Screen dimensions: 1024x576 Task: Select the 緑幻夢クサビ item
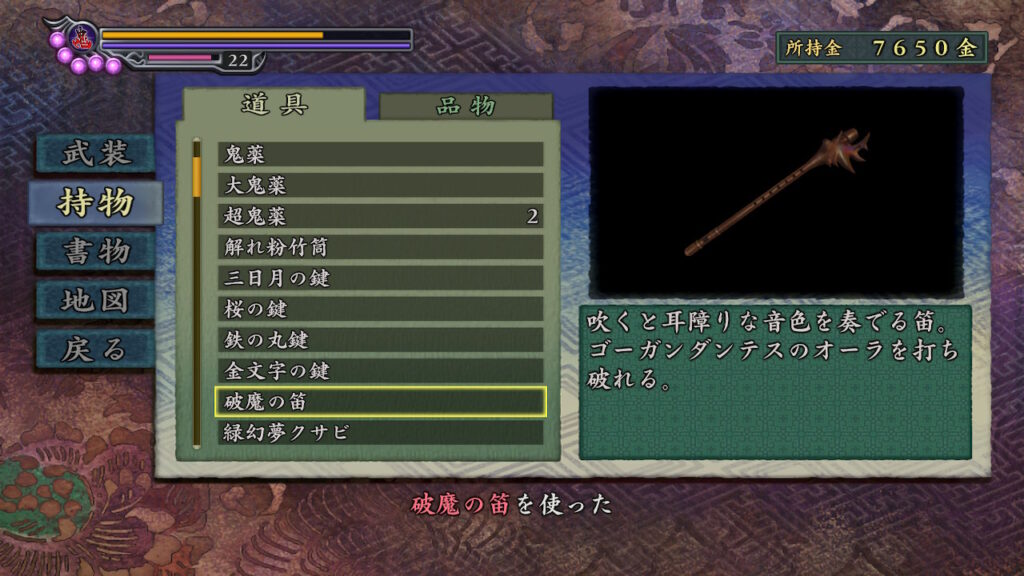pos(380,433)
